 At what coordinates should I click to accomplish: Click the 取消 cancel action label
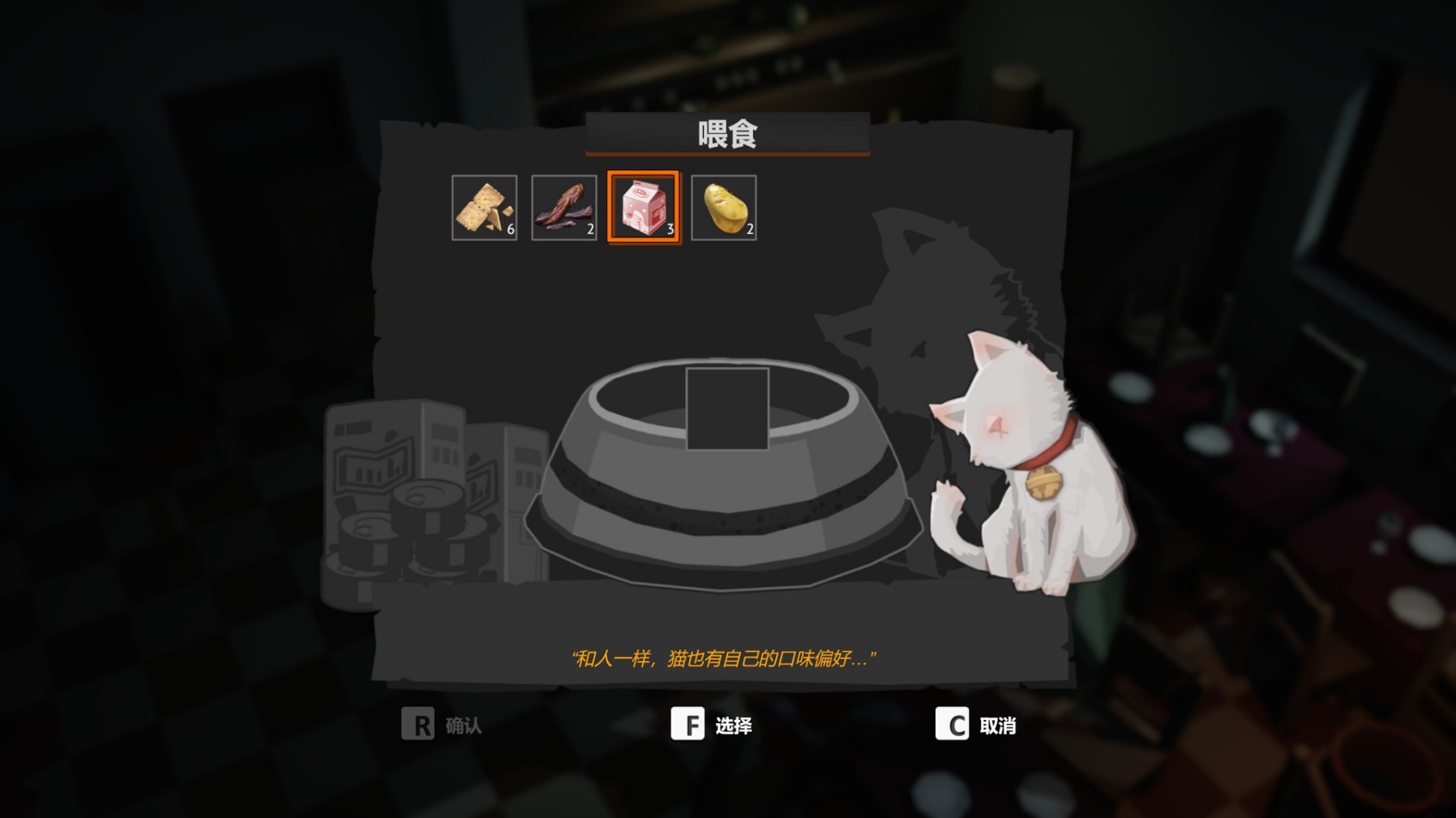point(1000,727)
